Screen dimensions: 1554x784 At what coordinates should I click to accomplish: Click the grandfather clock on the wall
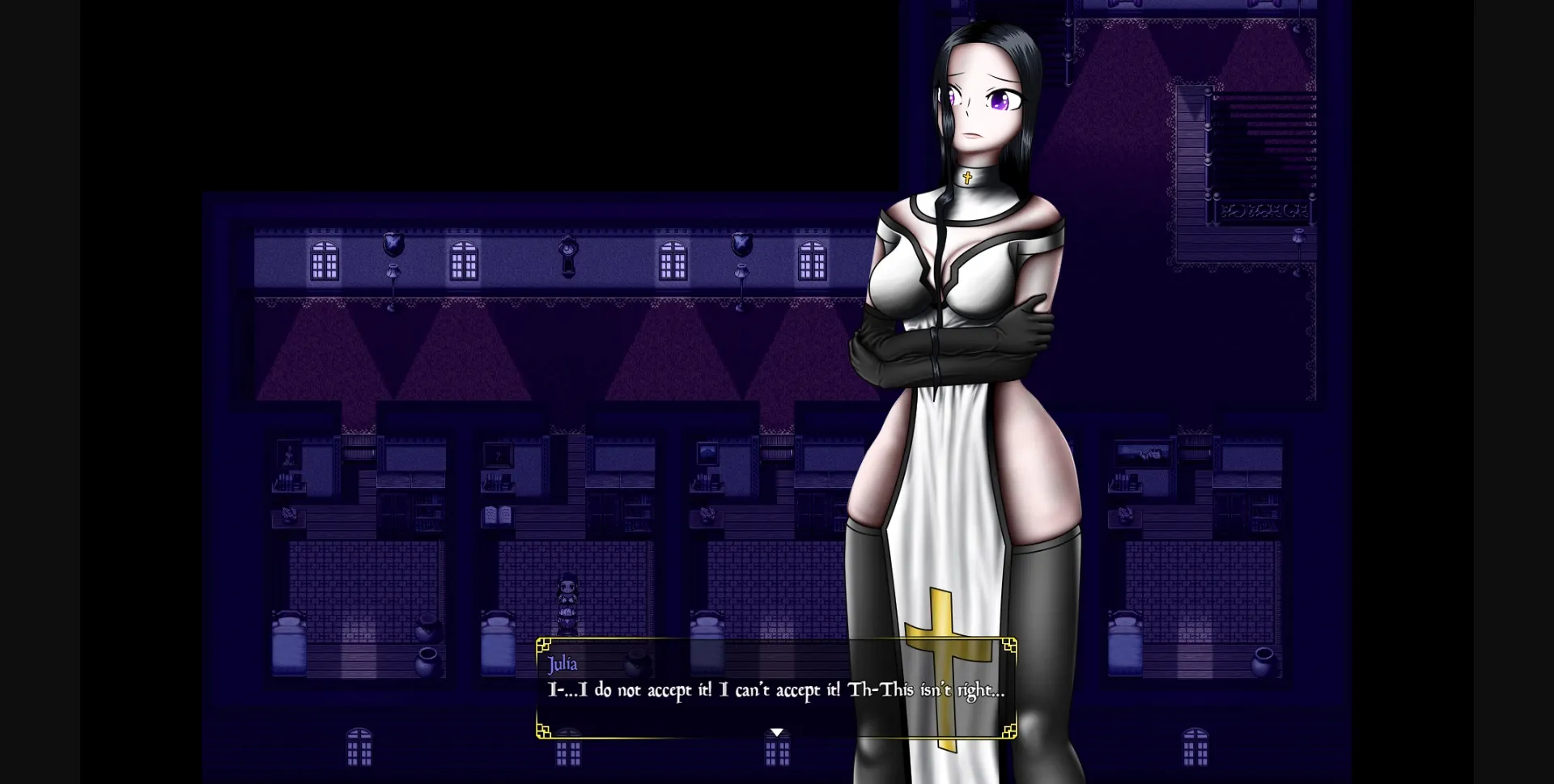[567, 255]
